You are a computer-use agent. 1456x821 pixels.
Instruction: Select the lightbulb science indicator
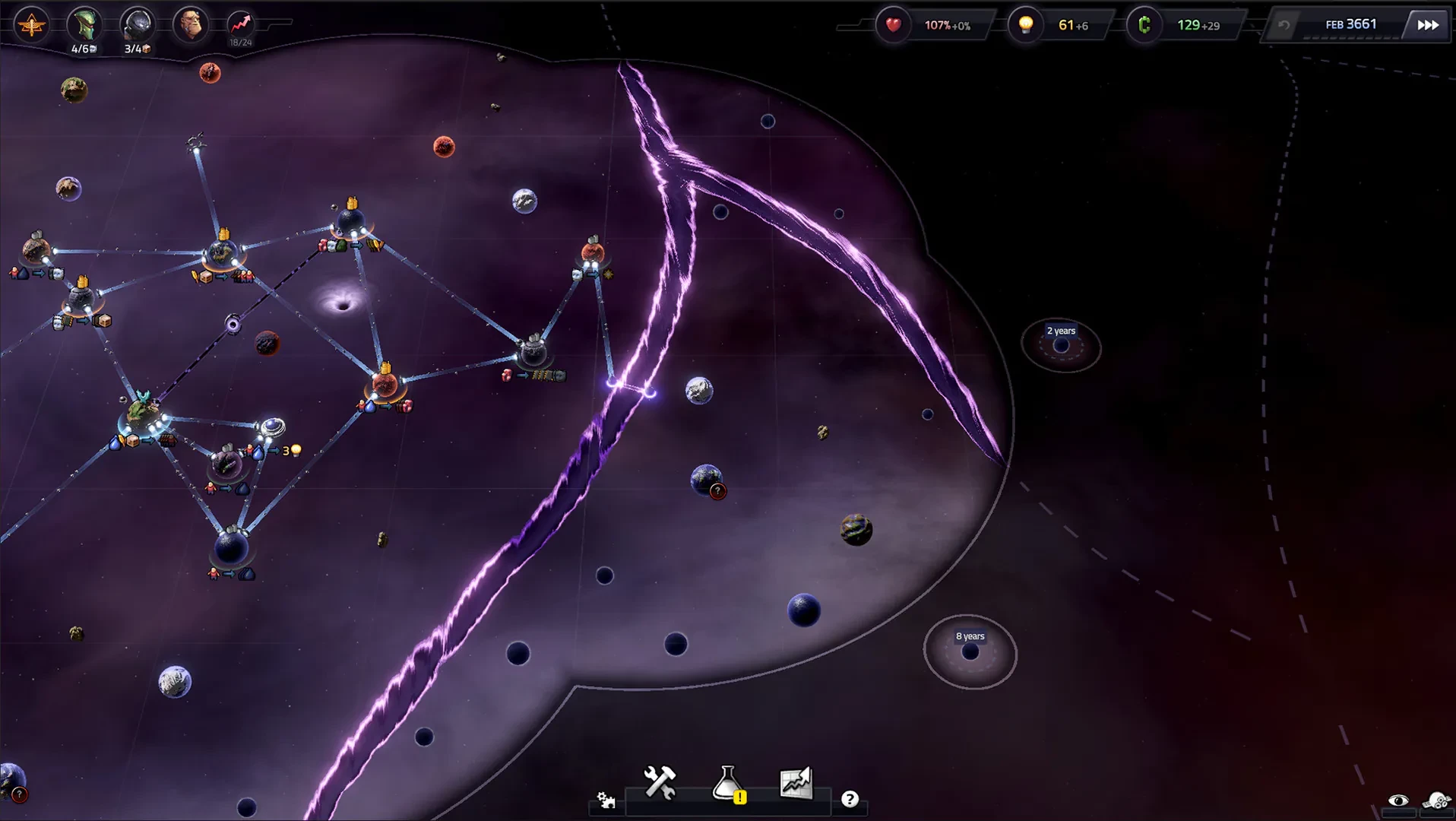1026,25
